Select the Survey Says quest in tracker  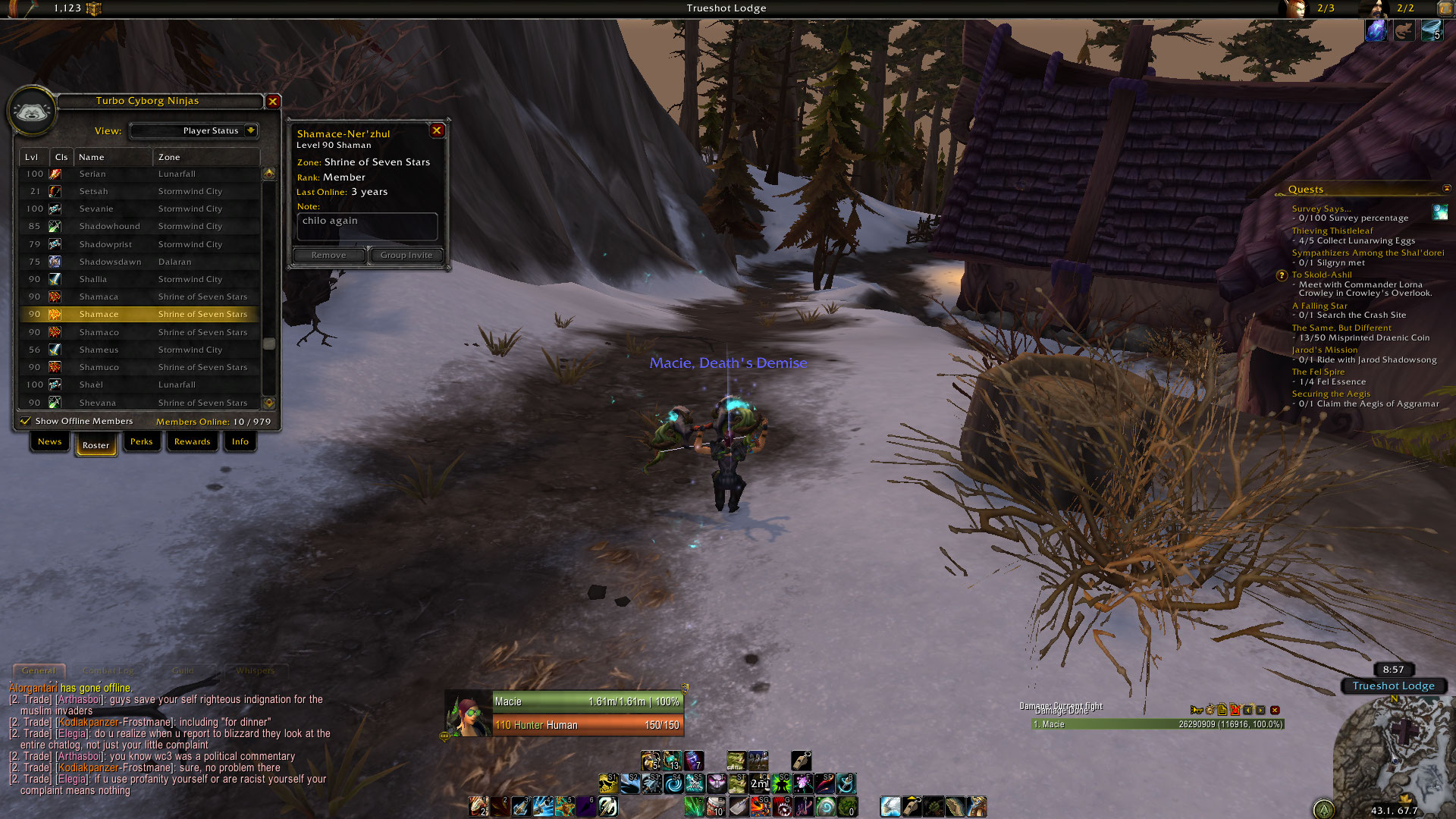click(1321, 209)
